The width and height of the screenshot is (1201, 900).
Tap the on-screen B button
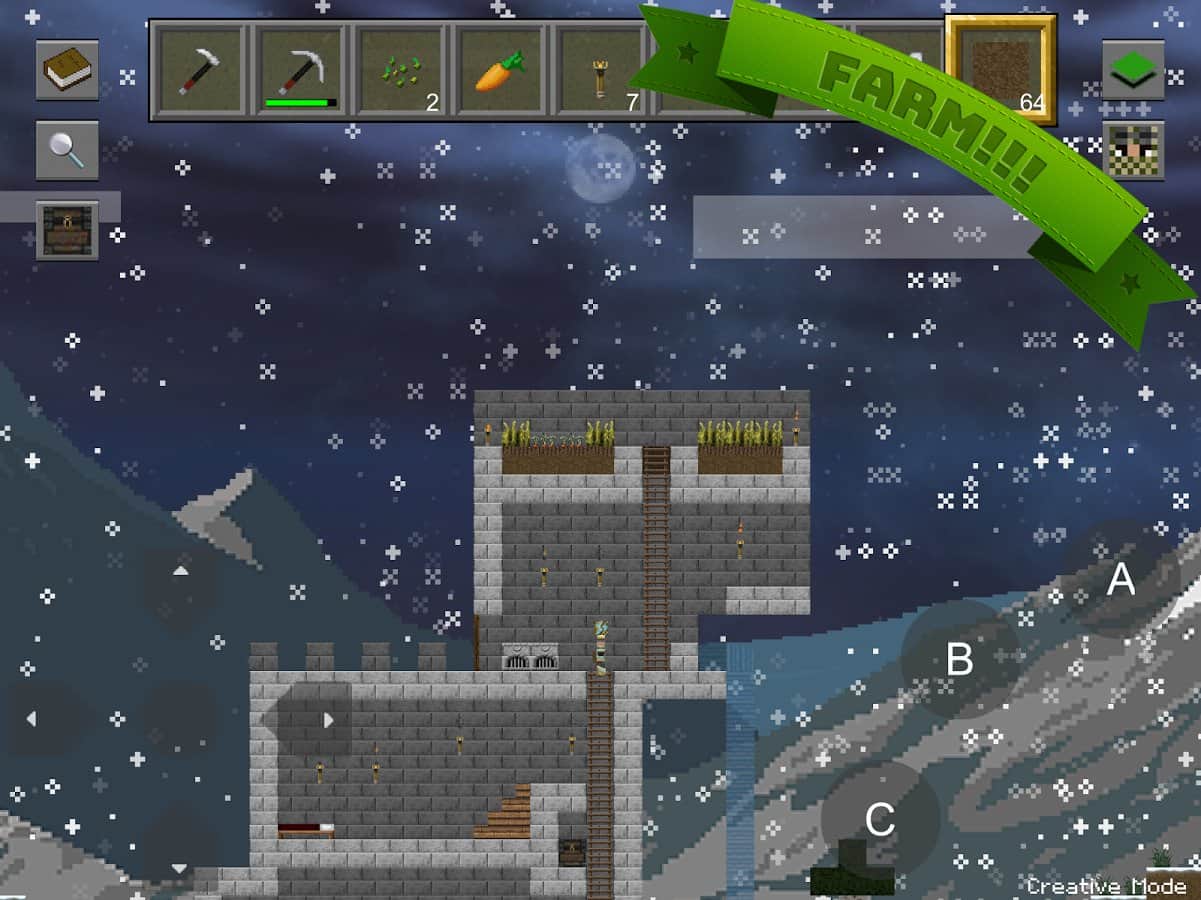(x=959, y=659)
